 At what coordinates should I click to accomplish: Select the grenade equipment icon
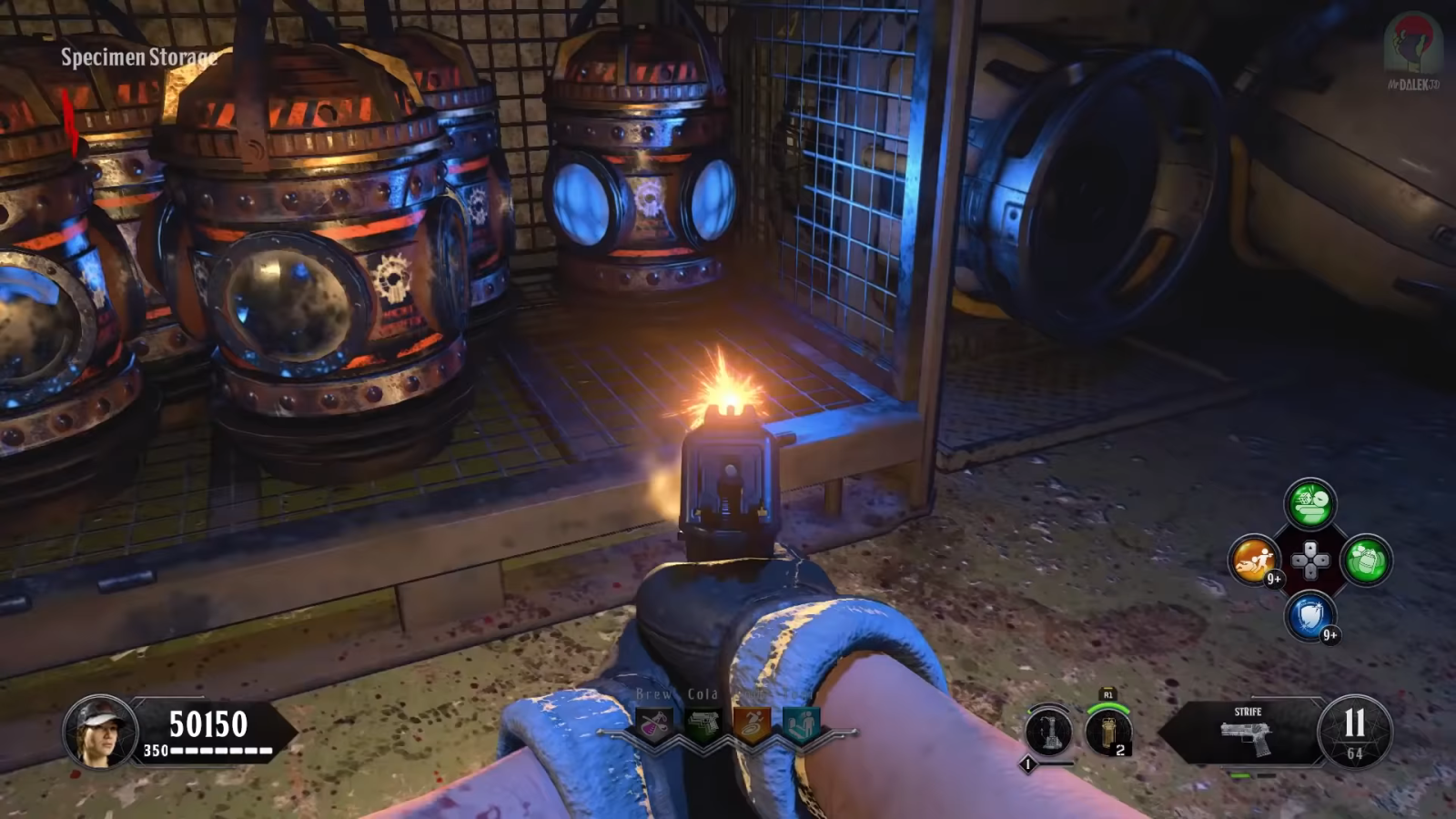(x=1108, y=733)
